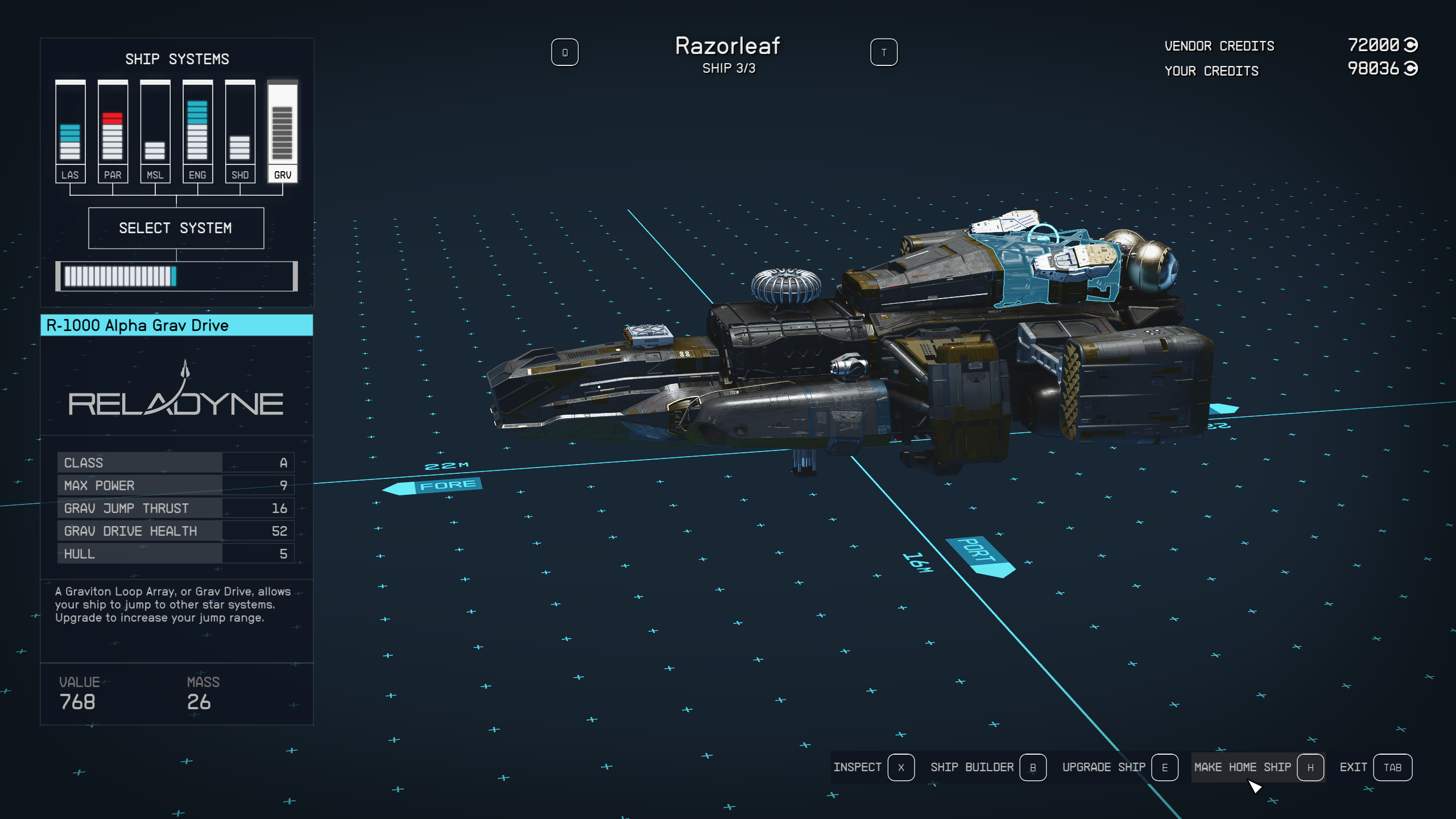Toggle the T next ship selector

[883, 52]
